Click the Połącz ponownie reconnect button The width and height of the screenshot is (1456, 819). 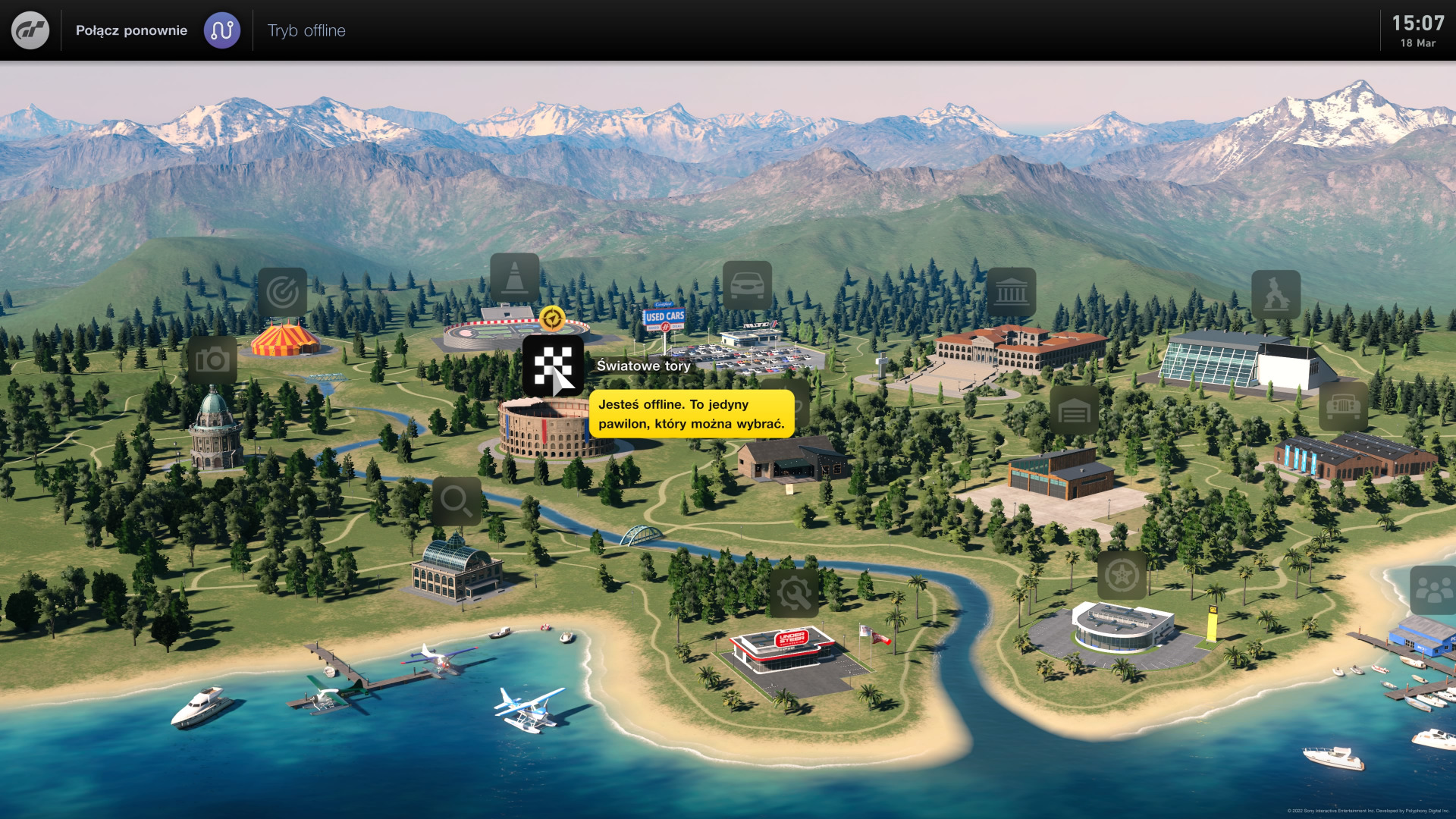click(x=131, y=30)
